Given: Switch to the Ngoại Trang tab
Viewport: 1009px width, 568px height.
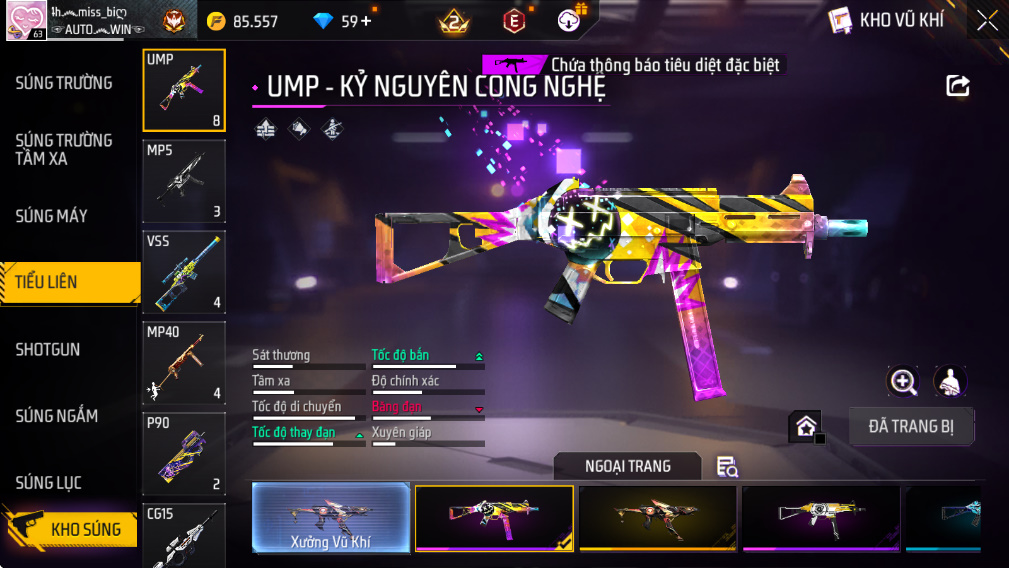Looking at the screenshot, I should click(x=628, y=466).
